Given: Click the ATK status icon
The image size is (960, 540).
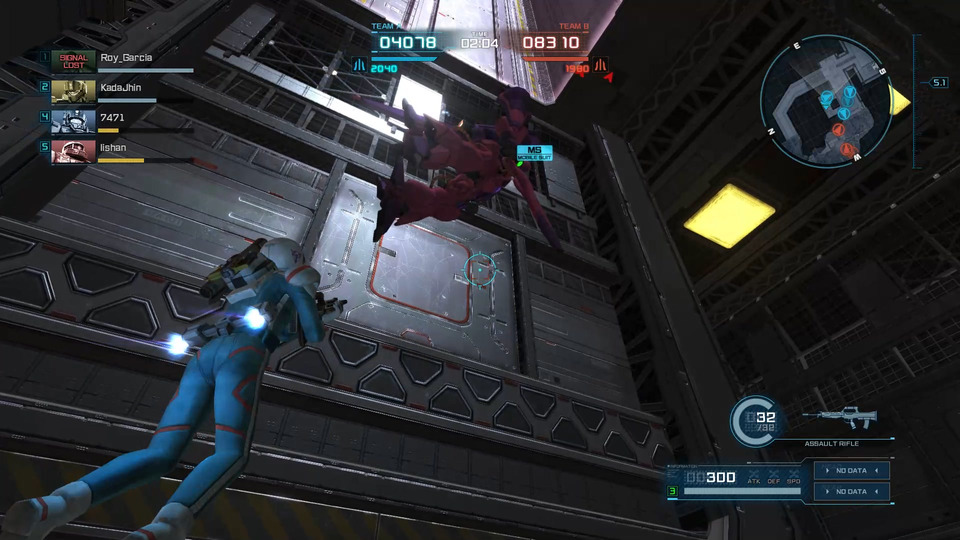Looking at the screenshot, I should [x=754, y=476].
